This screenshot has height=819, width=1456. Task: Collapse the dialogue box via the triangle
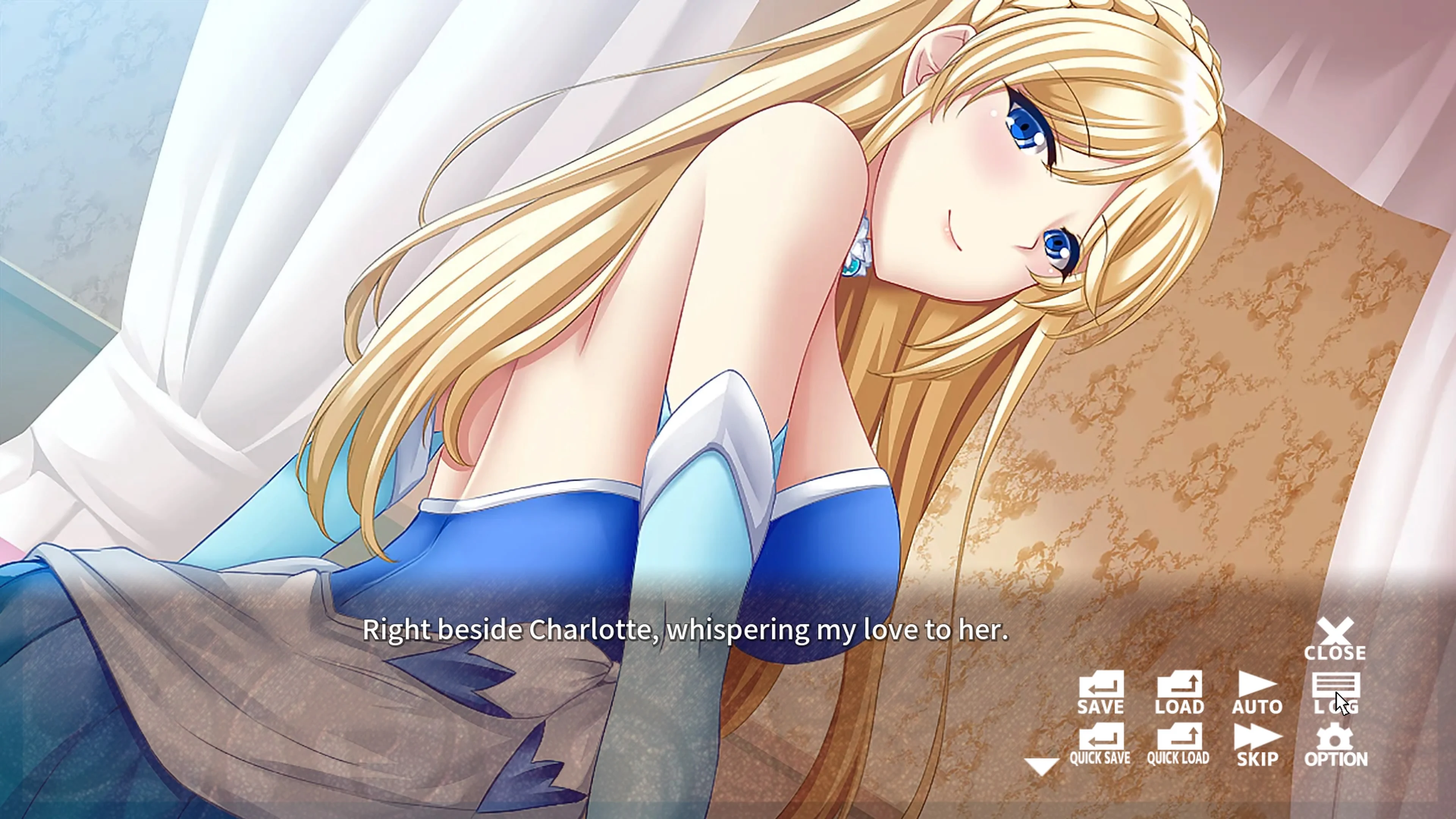(x=1042, y=766)
